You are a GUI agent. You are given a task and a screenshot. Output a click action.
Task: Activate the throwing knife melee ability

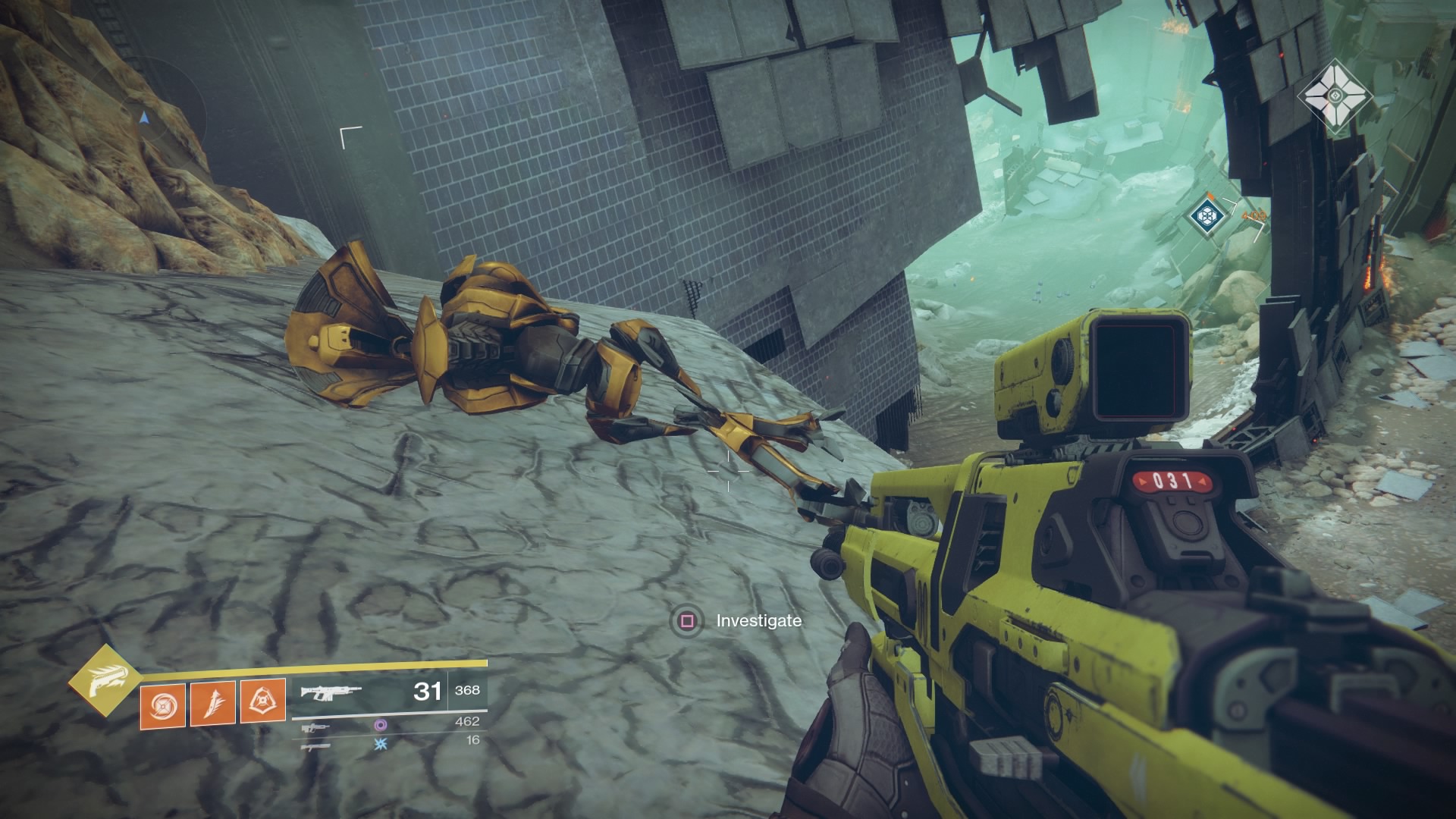[x=213, y=703]
